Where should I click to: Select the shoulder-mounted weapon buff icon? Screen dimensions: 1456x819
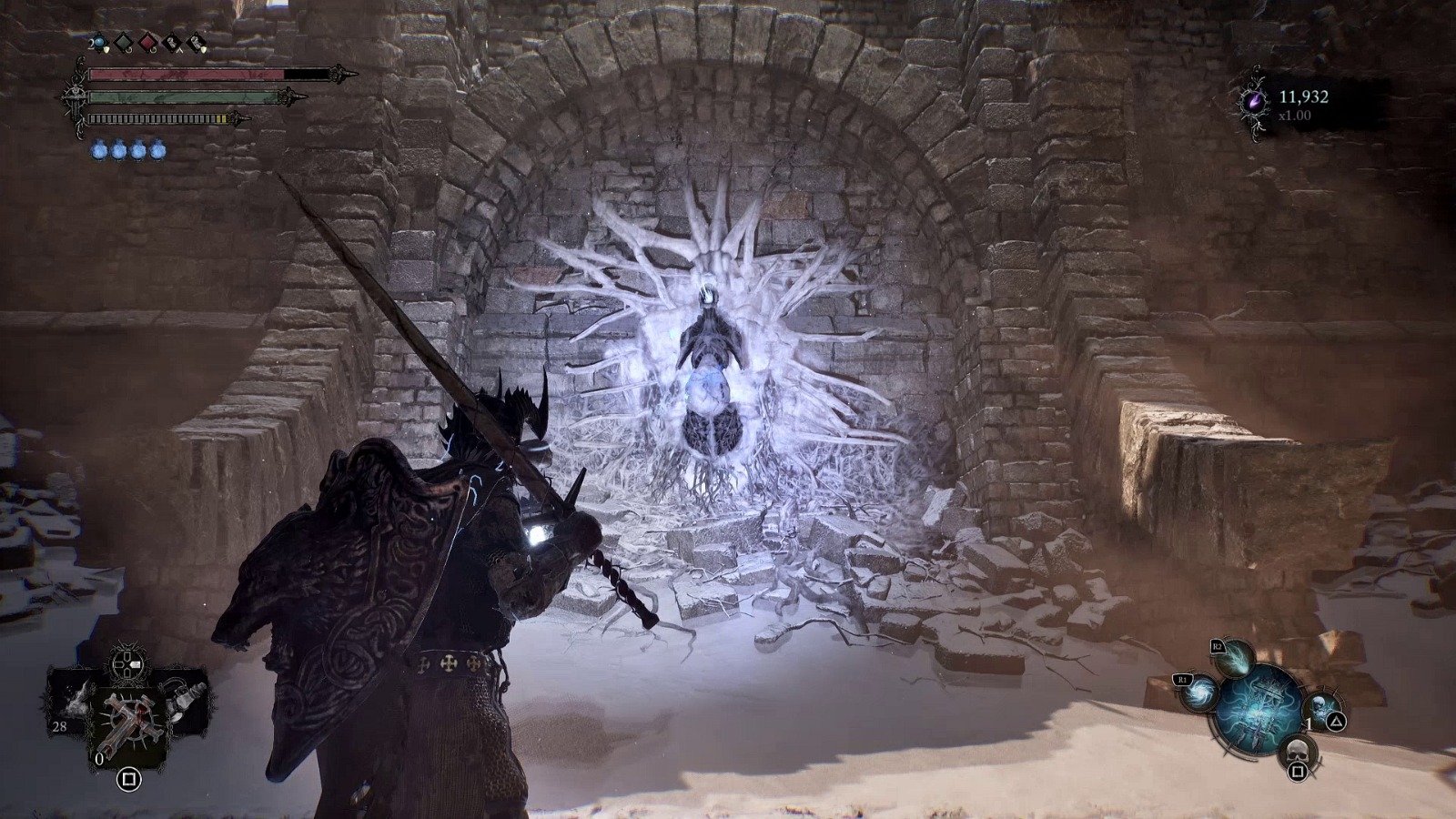tap(196, 42)
